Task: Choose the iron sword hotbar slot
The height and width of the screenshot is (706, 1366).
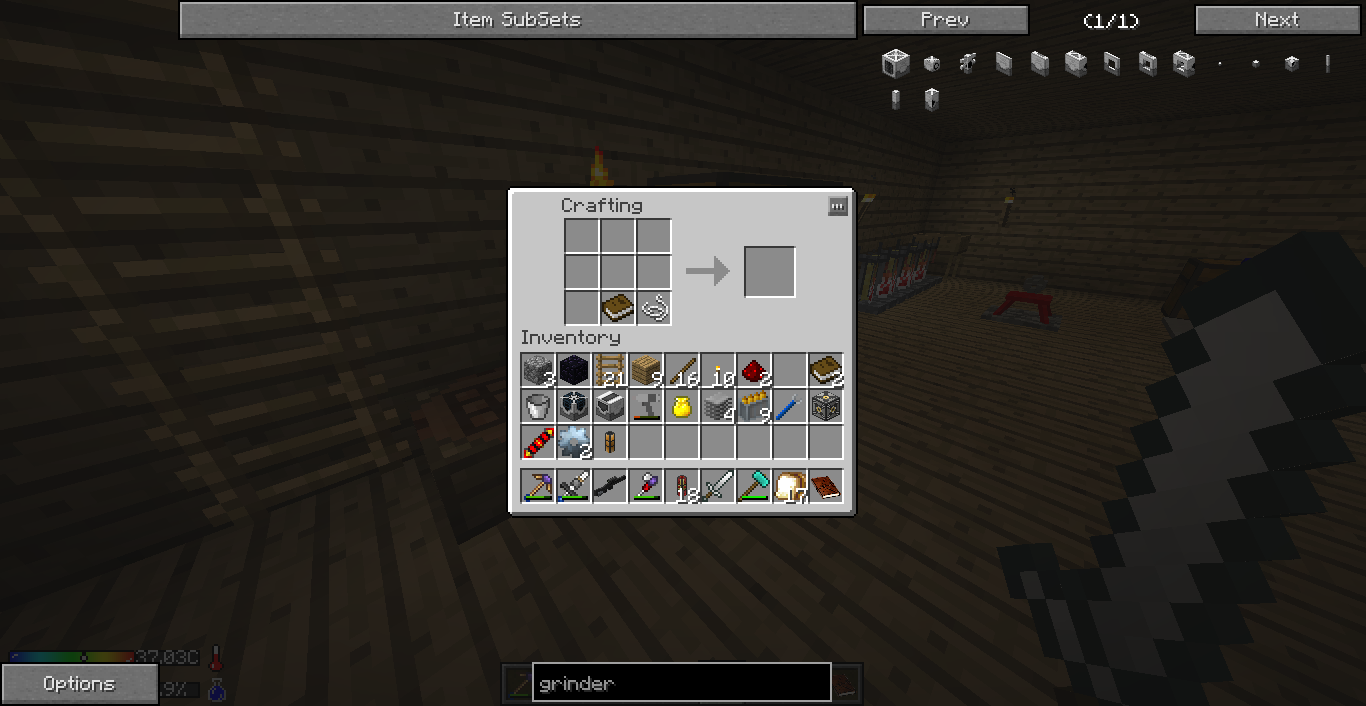Action: tap(718, 487)
